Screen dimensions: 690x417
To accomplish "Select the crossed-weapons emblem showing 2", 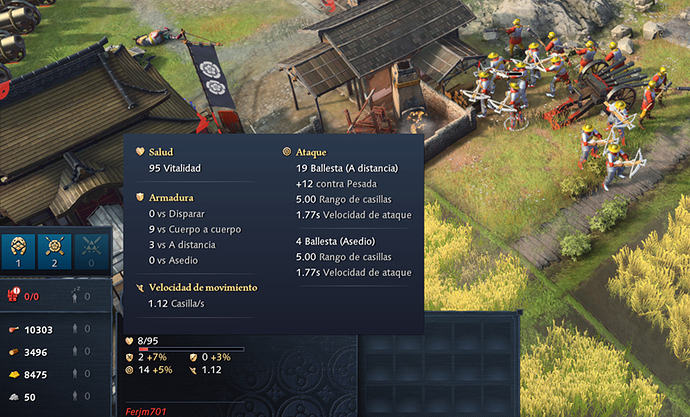I will (x=55, y=251).
